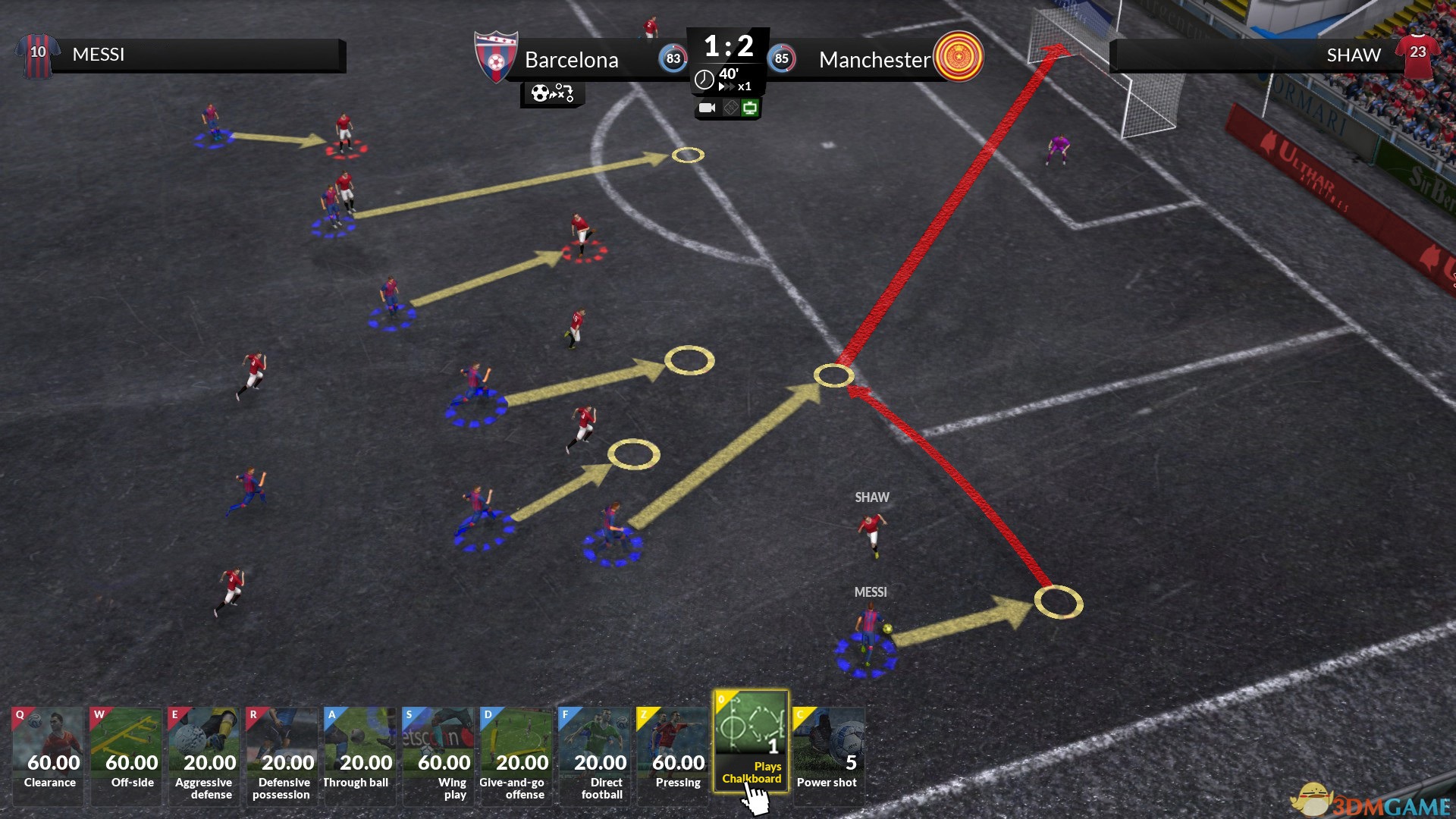Activate the Off-side tactic card

coord(127,754)
